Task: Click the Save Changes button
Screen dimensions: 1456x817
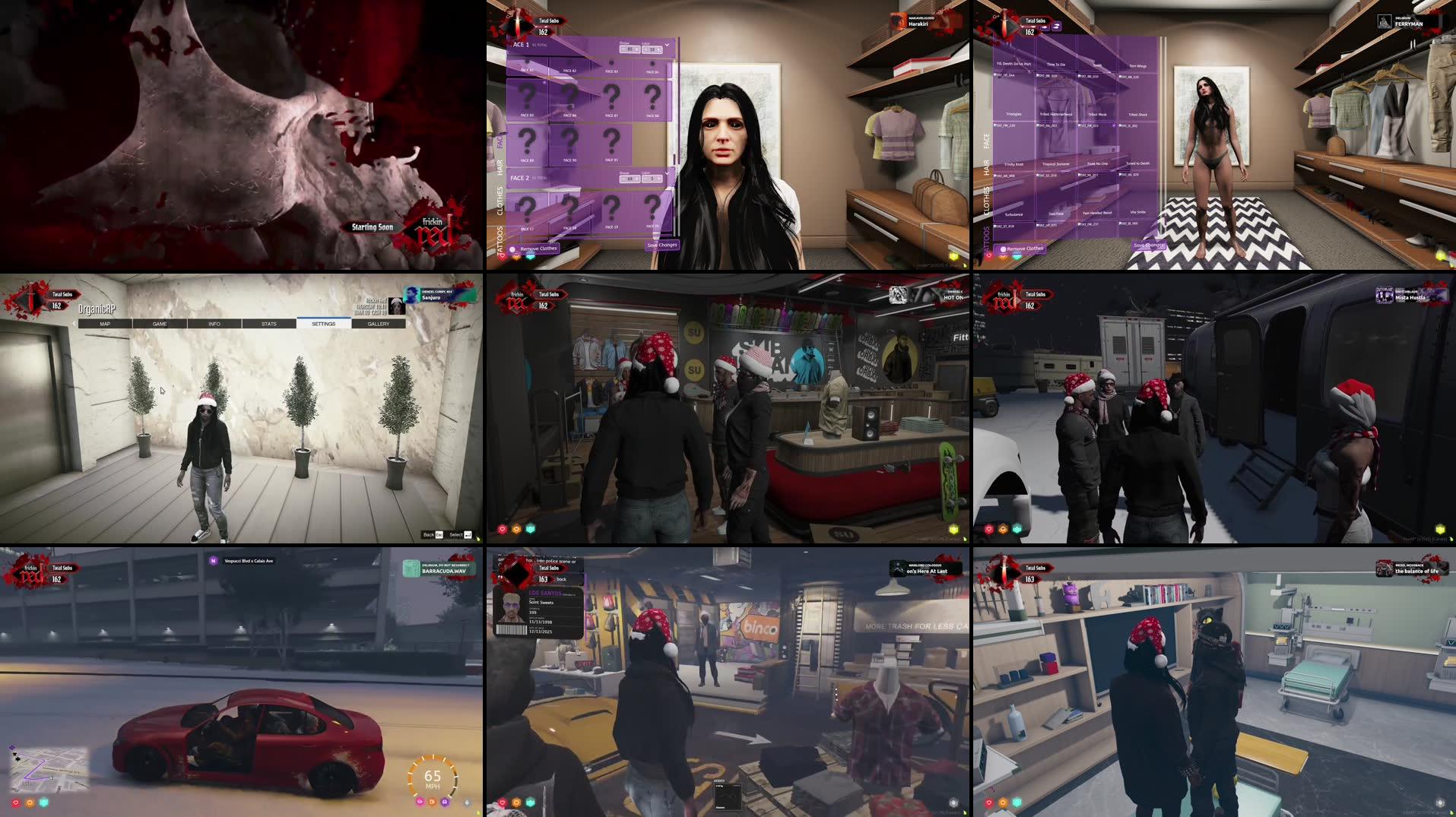Action: coord(663,245)
